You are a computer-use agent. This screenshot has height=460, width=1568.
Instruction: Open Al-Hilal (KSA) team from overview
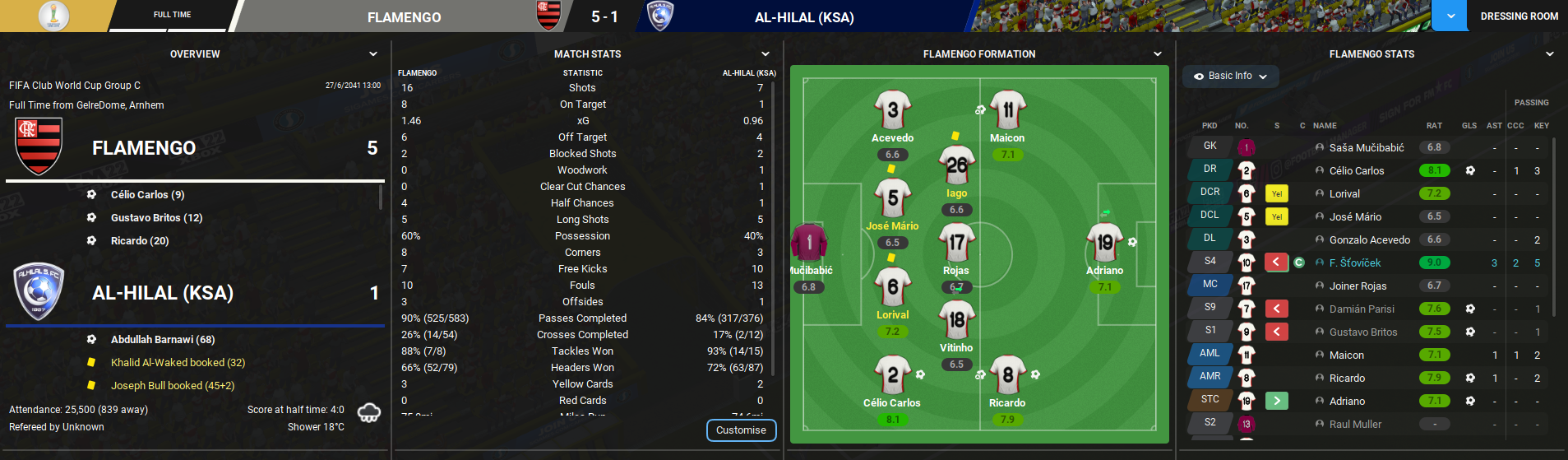tap(163, 293)
